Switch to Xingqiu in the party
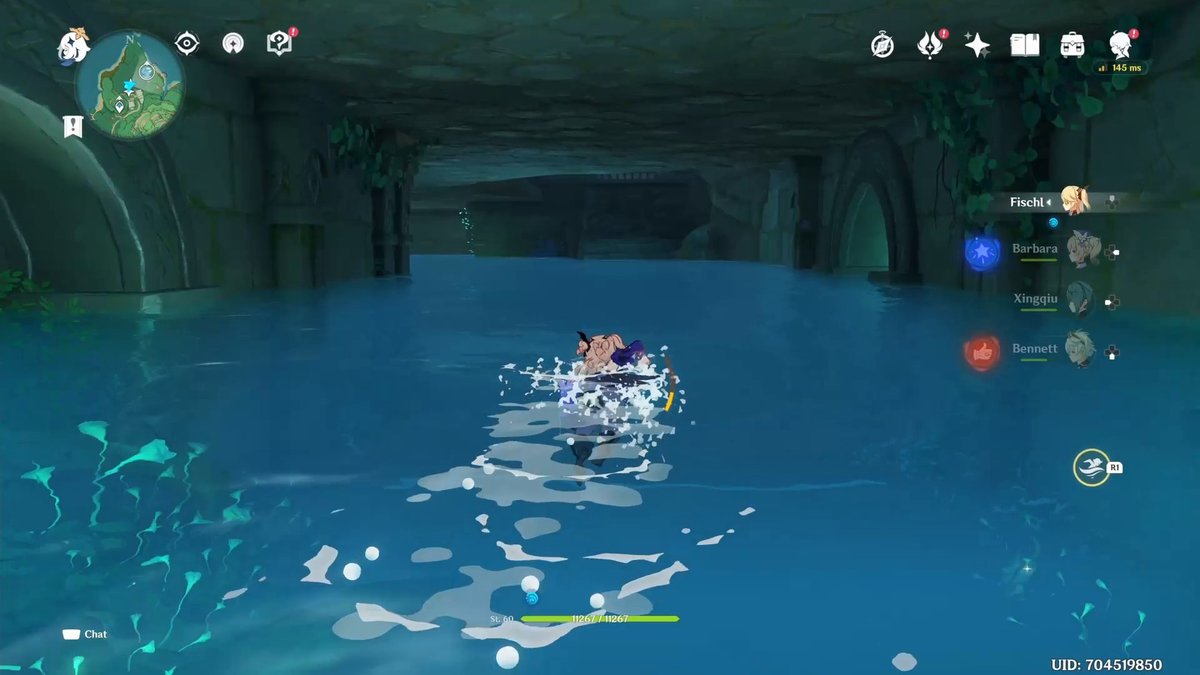 (1078, 298)
